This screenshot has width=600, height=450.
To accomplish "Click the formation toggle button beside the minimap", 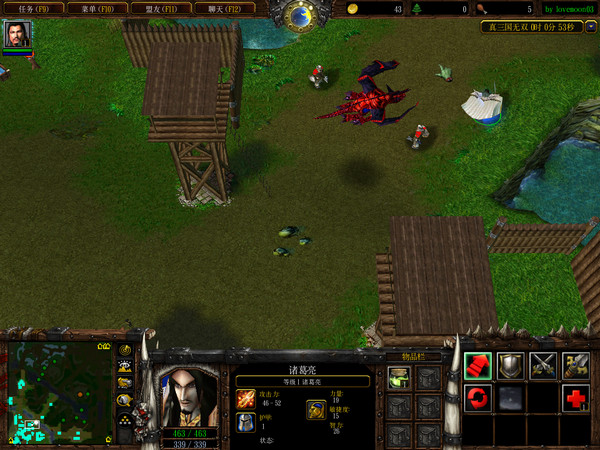I will coord(125,418).
